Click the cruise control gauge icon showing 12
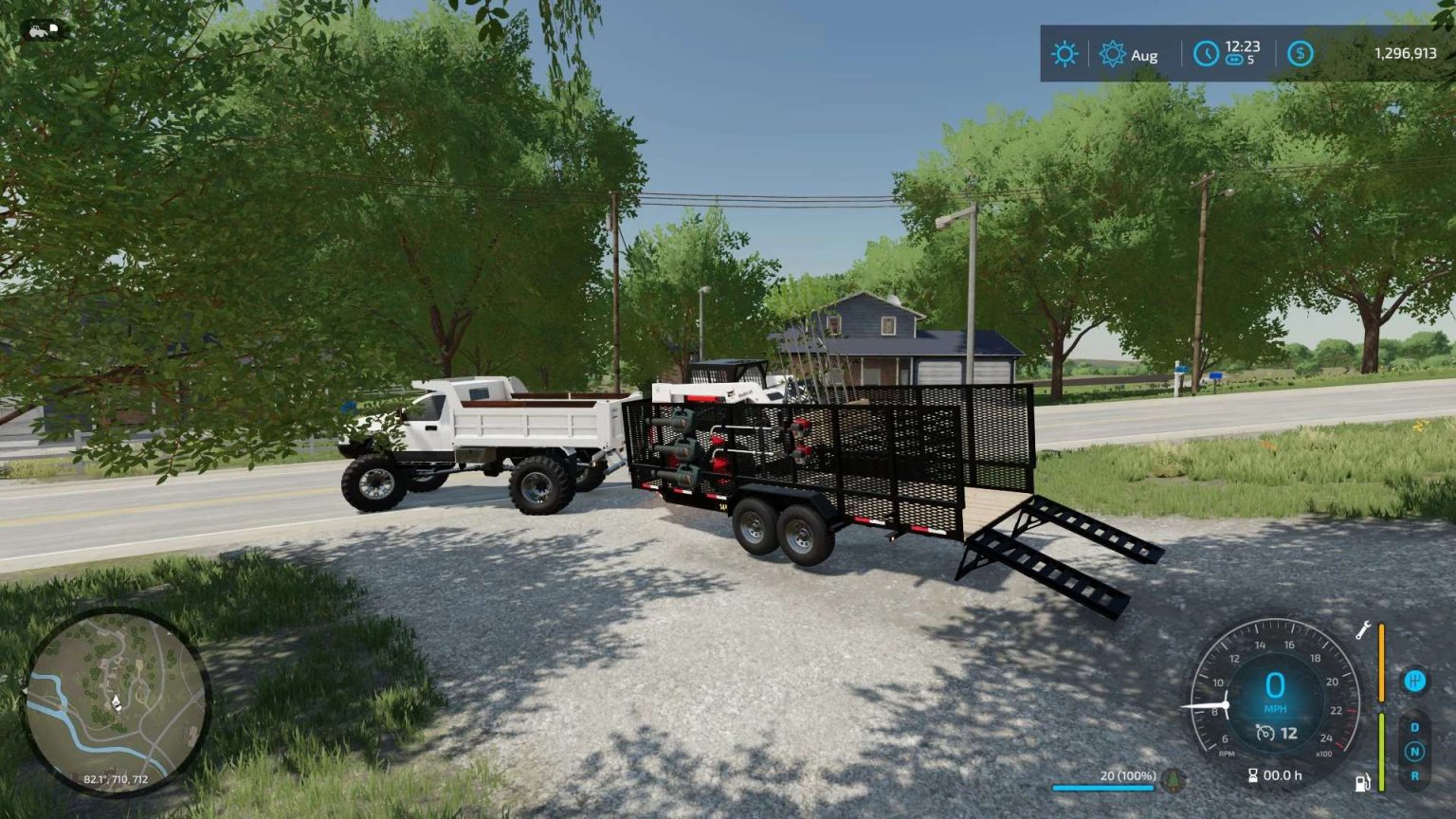 (x=1265, y=732)
